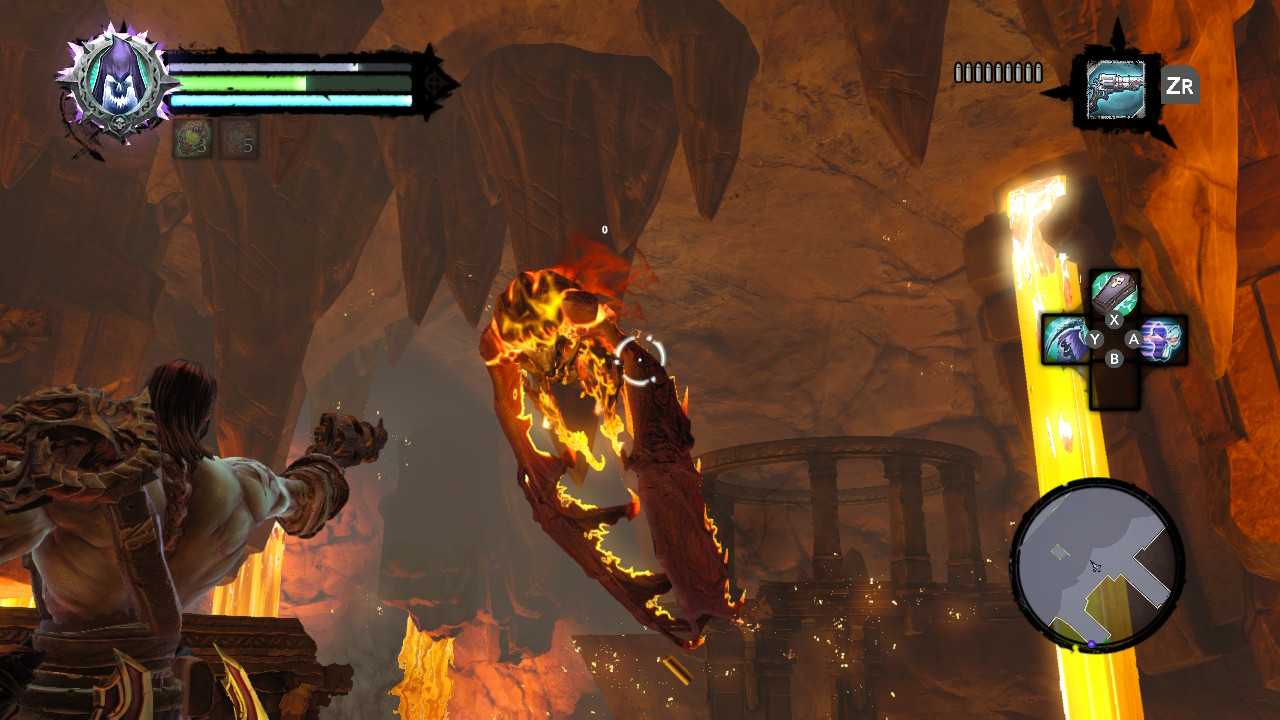This screenshot has width=1280, height=720.
Task: Activate the purple ghost ability icon
Action: click(x=1162, y=338)
